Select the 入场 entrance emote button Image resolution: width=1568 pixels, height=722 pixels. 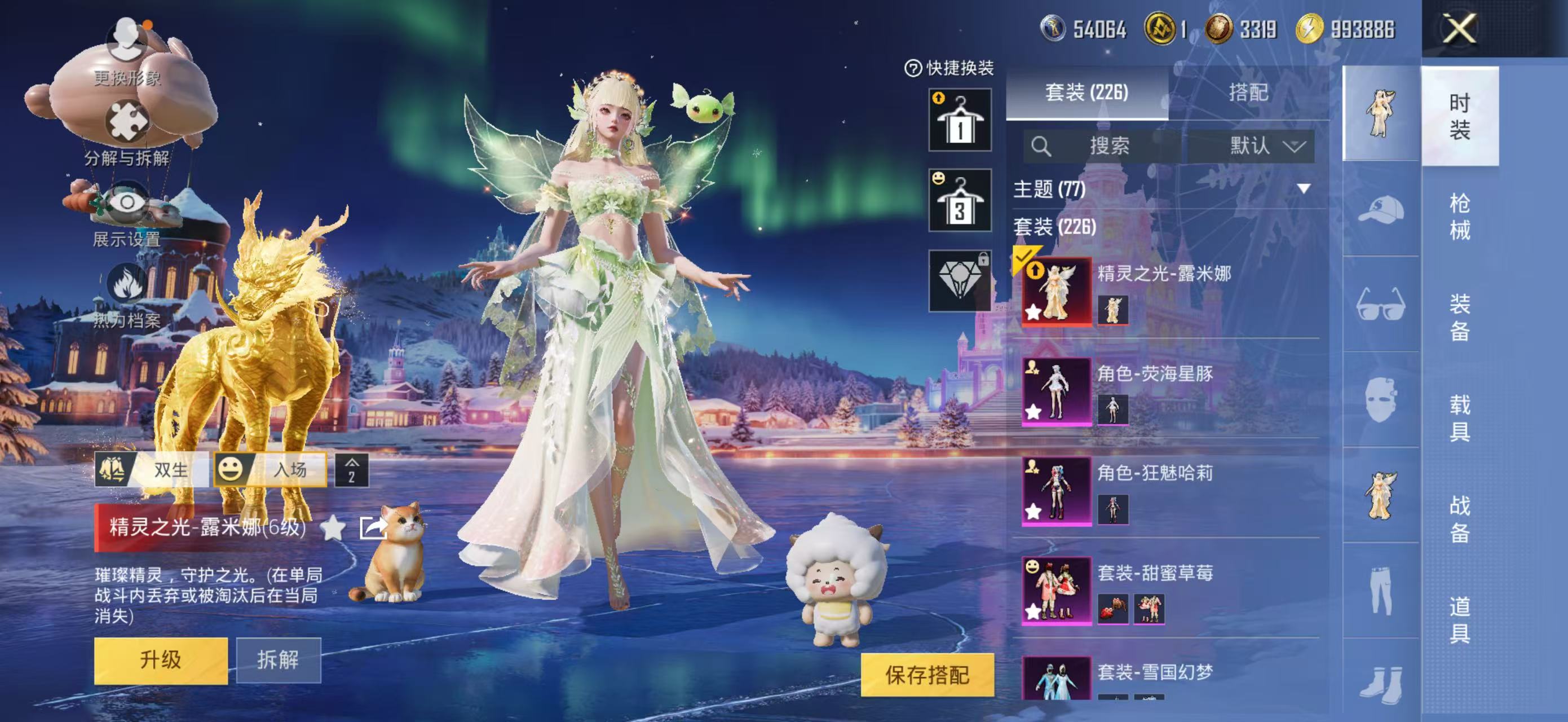point(271,469)
